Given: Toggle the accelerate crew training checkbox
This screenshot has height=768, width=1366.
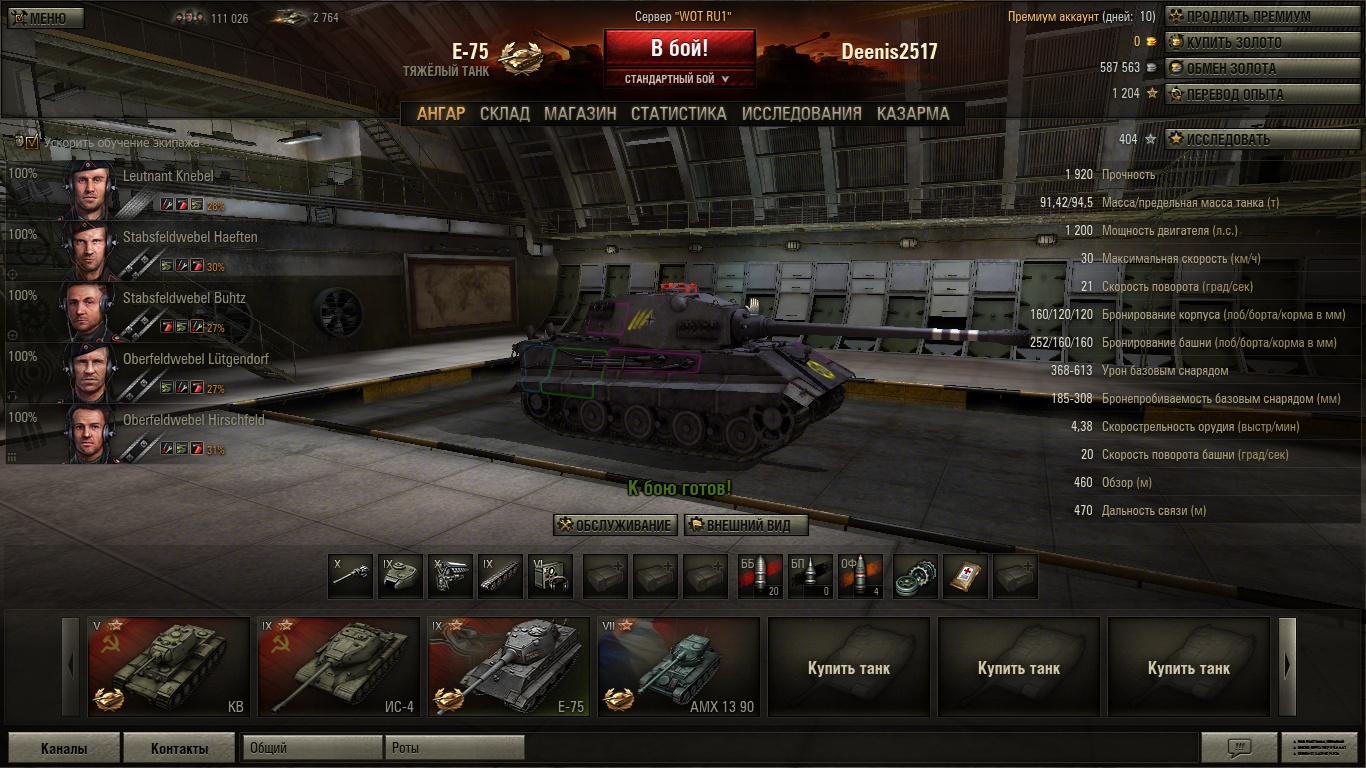Looking at the screenshot, I should pyautogui.click(x=32, y=142).
